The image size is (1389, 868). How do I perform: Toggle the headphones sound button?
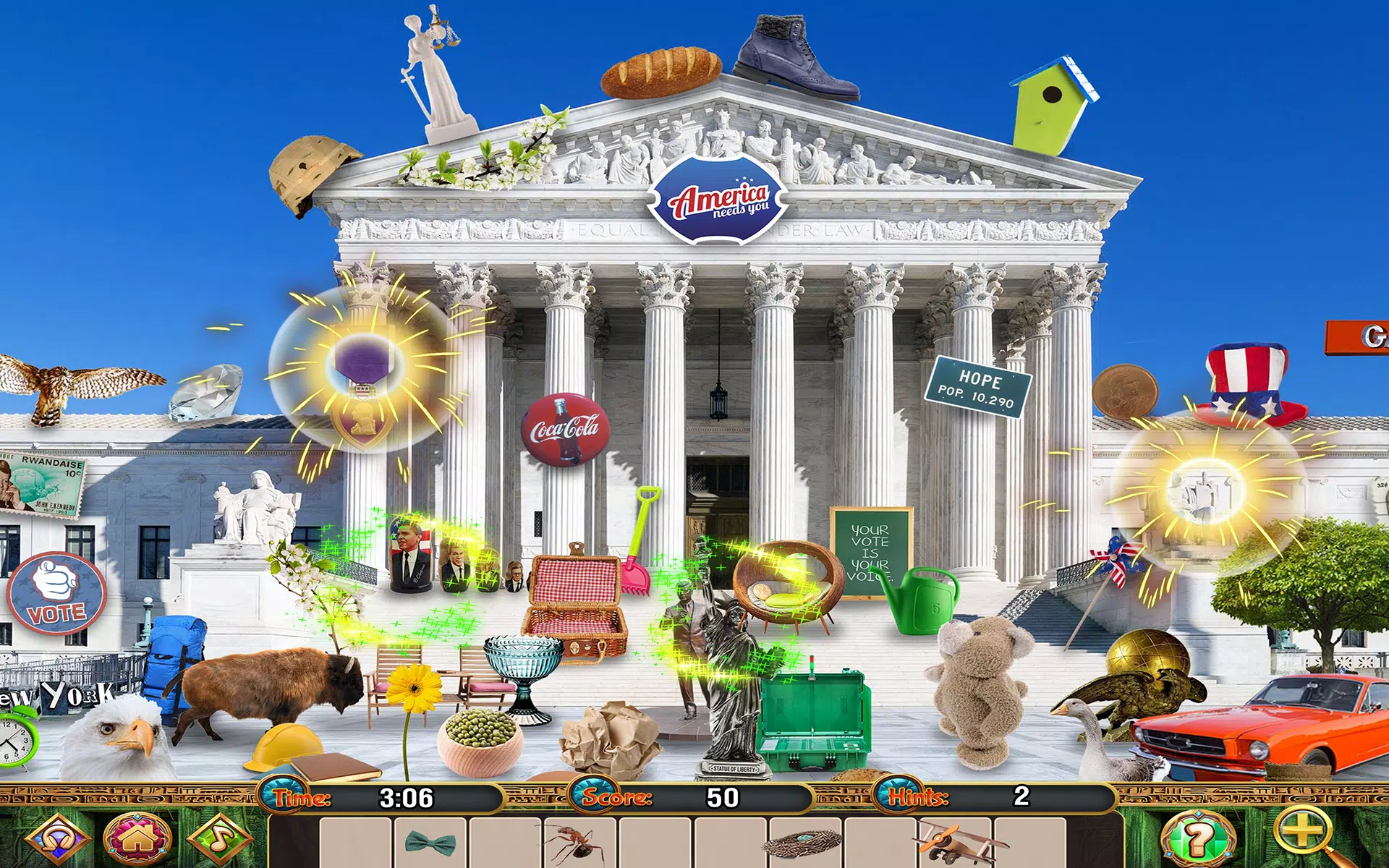[58, 839]
